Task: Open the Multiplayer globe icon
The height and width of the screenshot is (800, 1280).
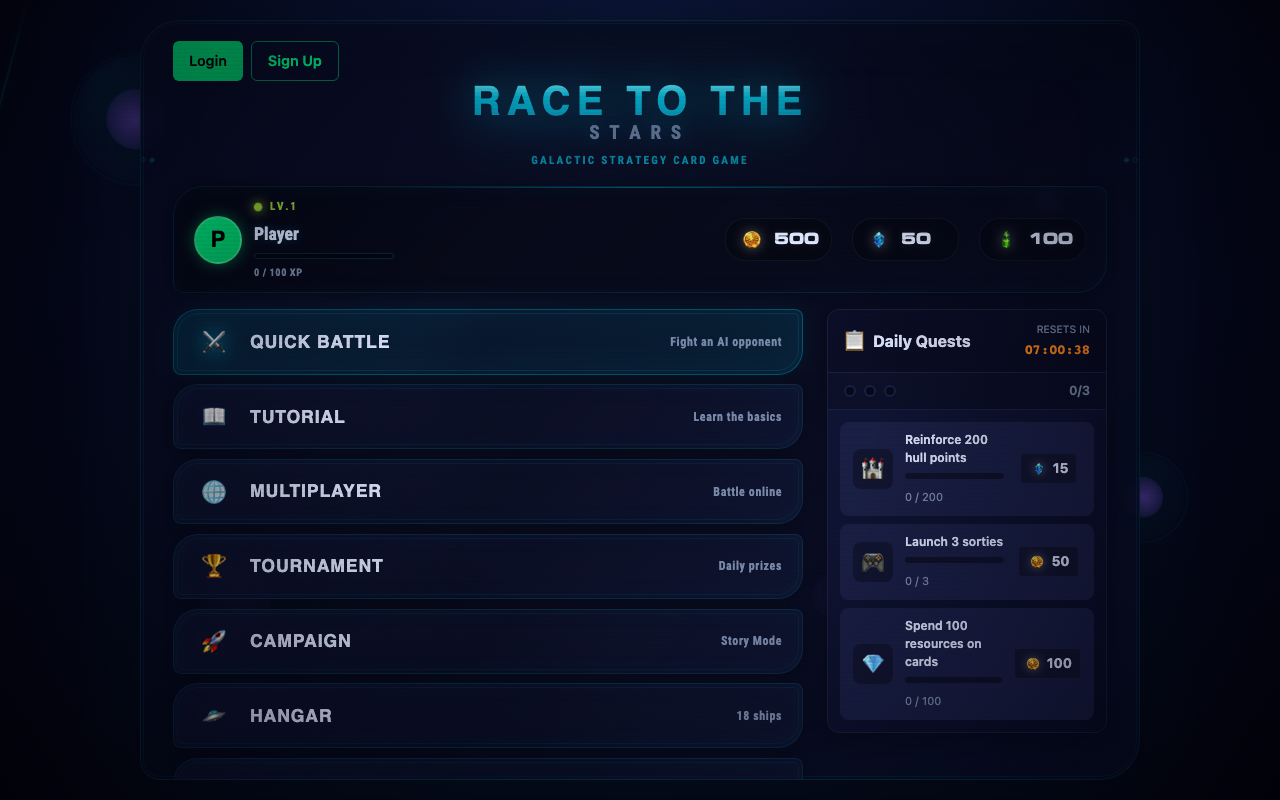Action: click(x=213, y=491)
